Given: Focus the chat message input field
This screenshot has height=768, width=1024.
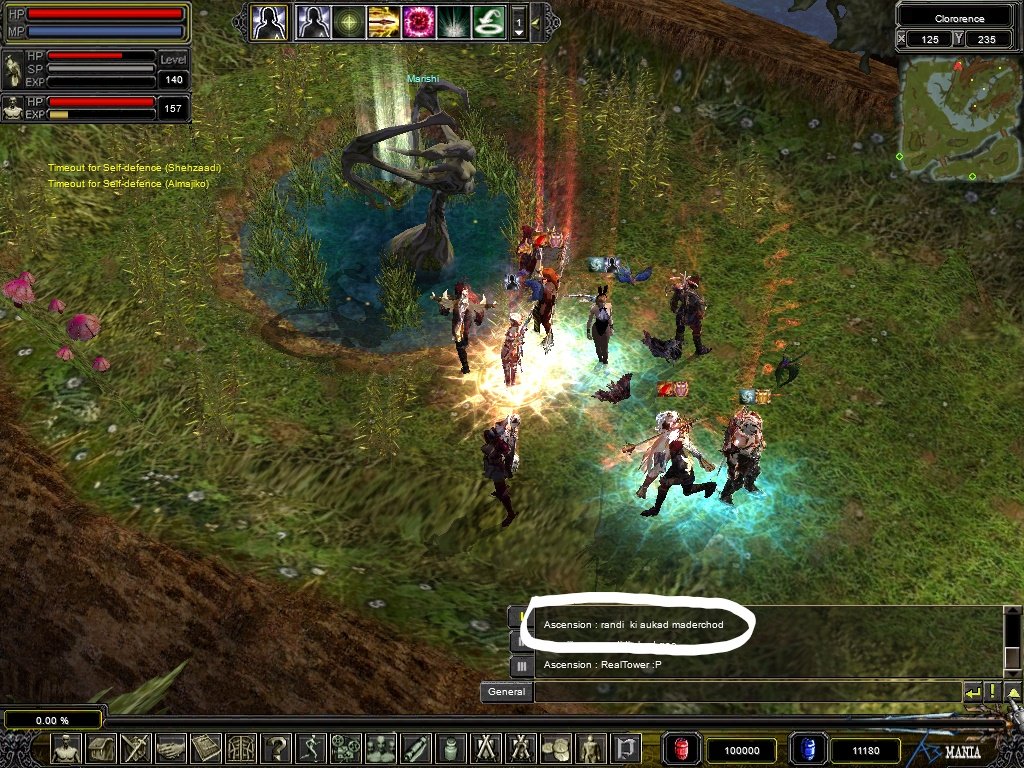Looking at the screenshot, I should pos(747,691).
